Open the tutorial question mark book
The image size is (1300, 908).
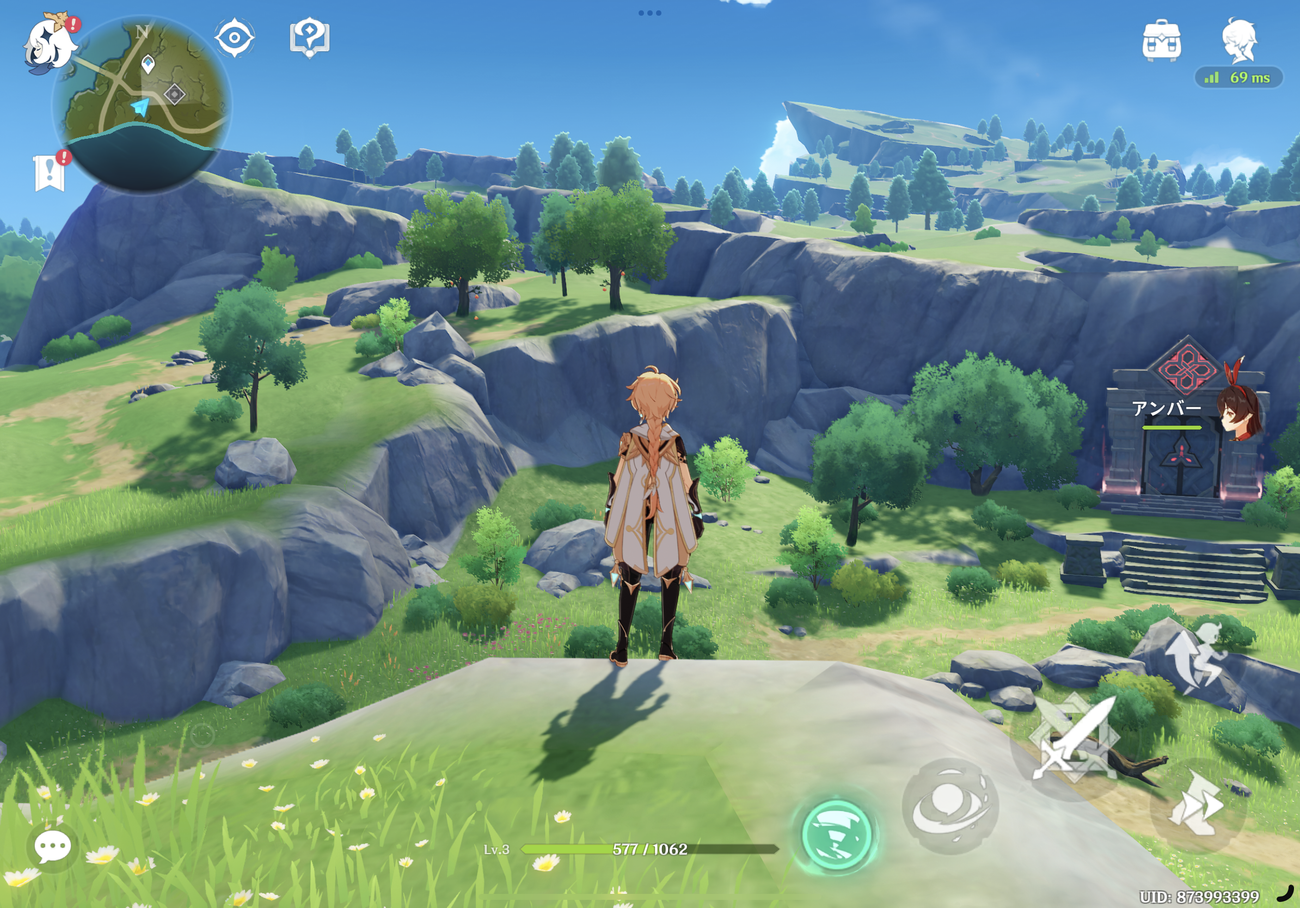309,38
